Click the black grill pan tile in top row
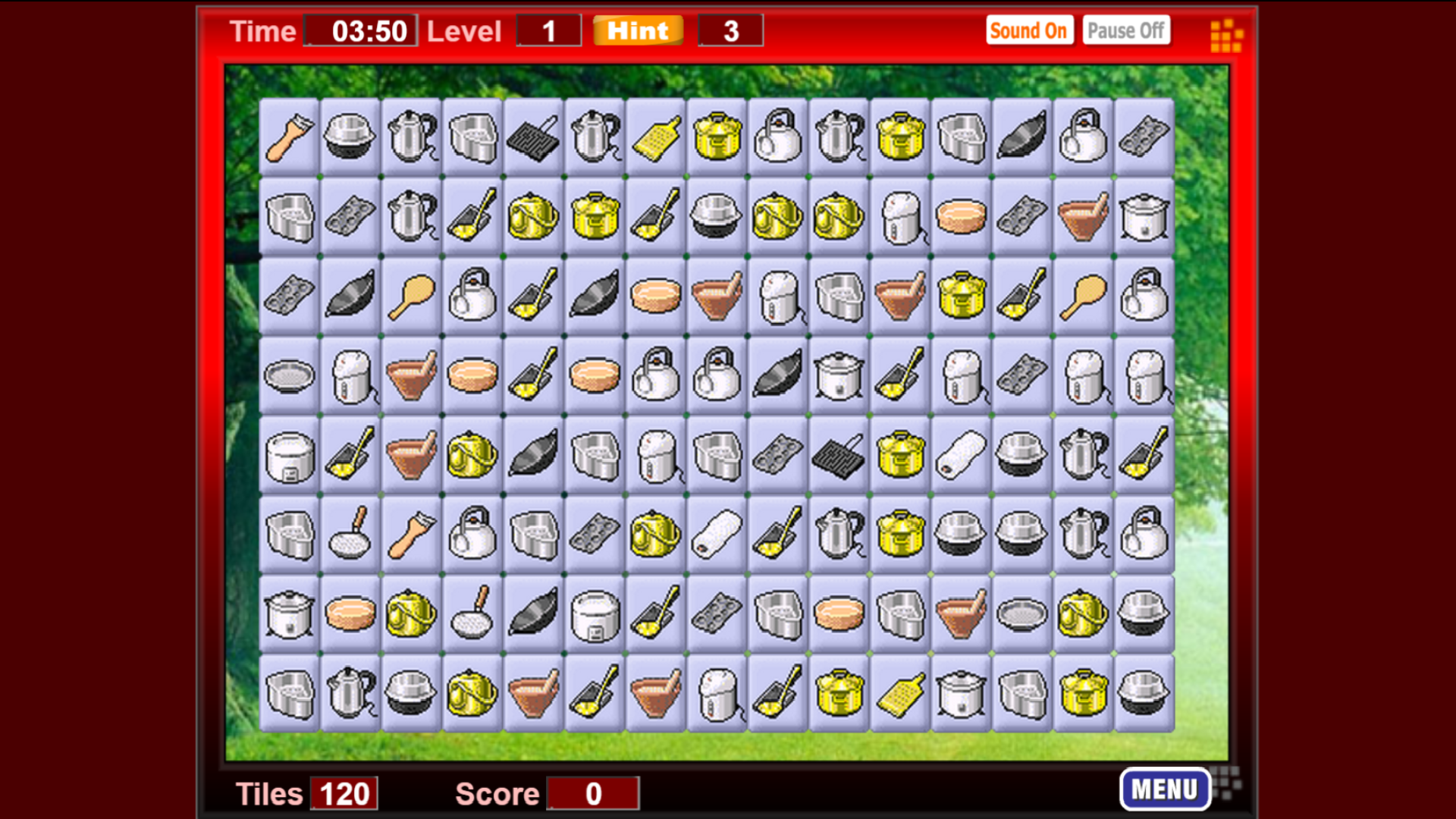The image size is (1456, 819). click(x=534, y=138)
